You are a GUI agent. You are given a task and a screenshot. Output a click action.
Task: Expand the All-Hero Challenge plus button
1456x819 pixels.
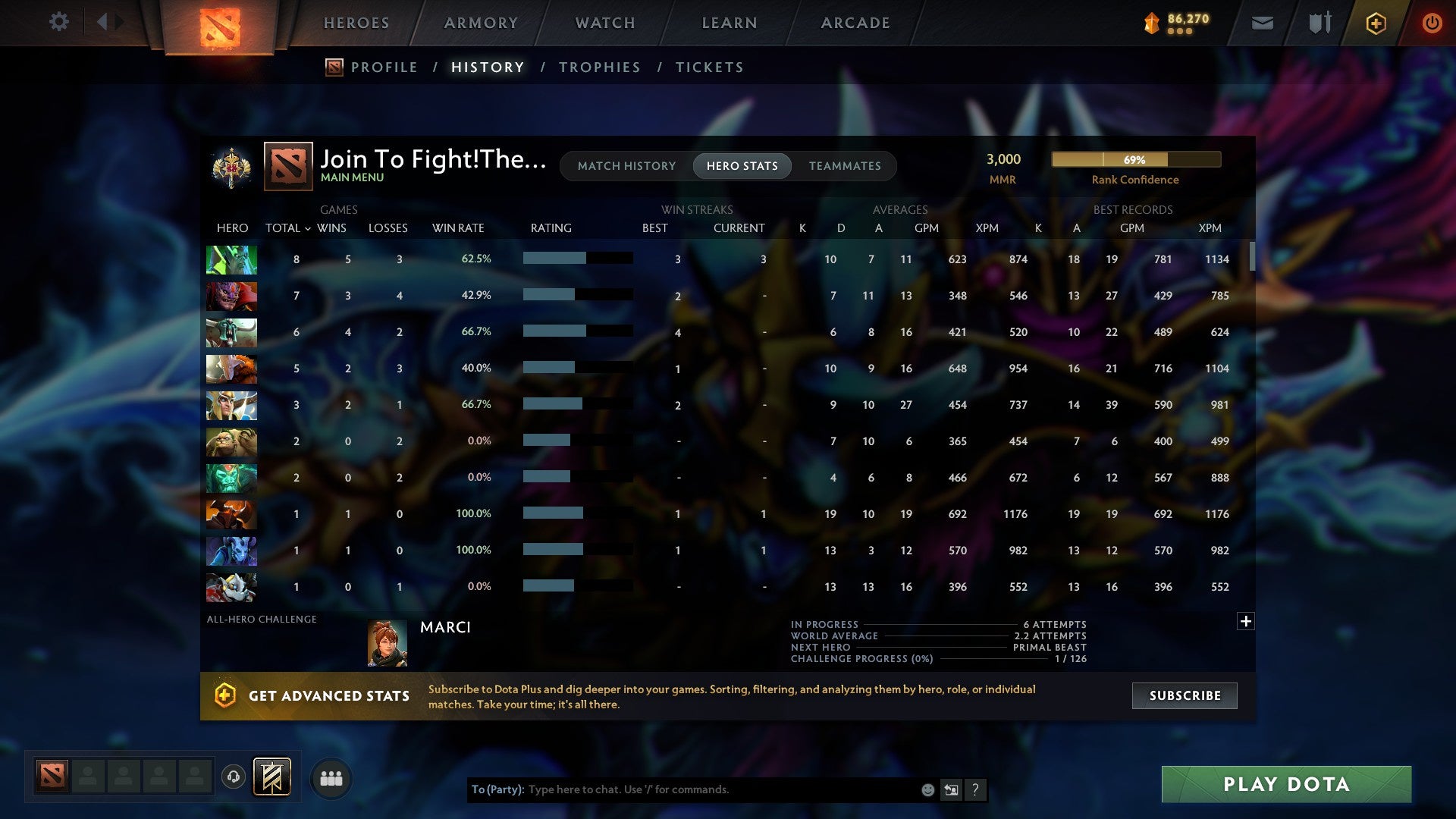pyautogui.click(x=1246, y=621)
